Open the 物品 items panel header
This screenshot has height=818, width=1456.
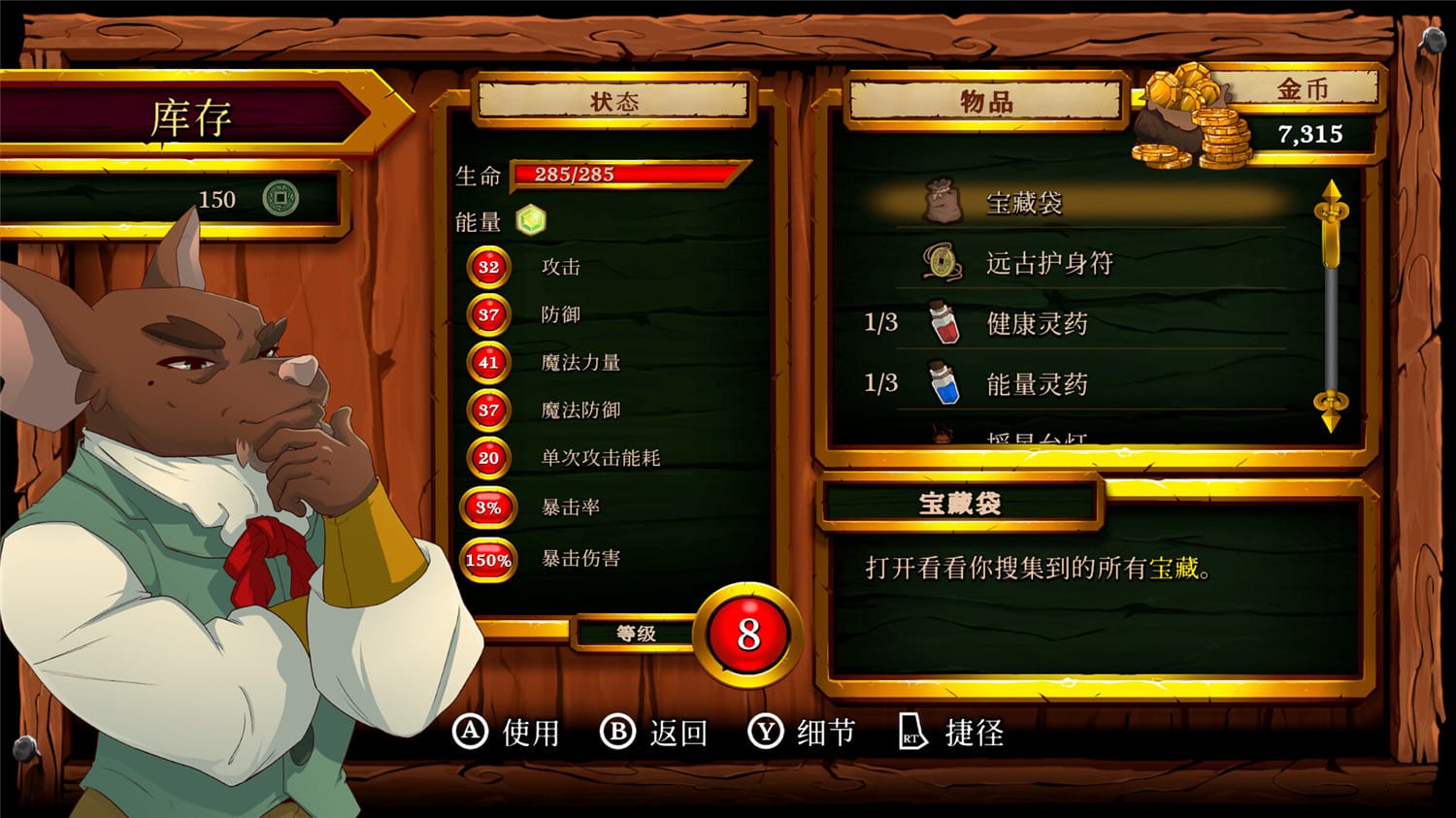point(987,104)
